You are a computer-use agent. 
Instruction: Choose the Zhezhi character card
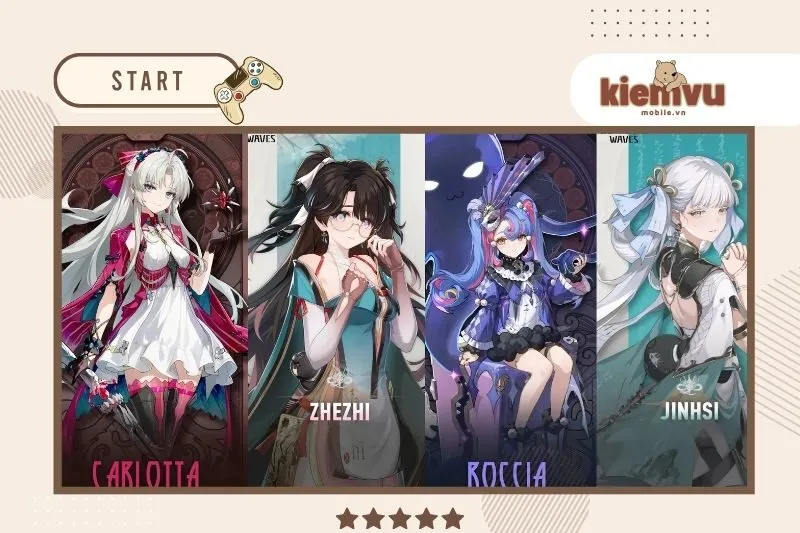[x=336, y=308]
